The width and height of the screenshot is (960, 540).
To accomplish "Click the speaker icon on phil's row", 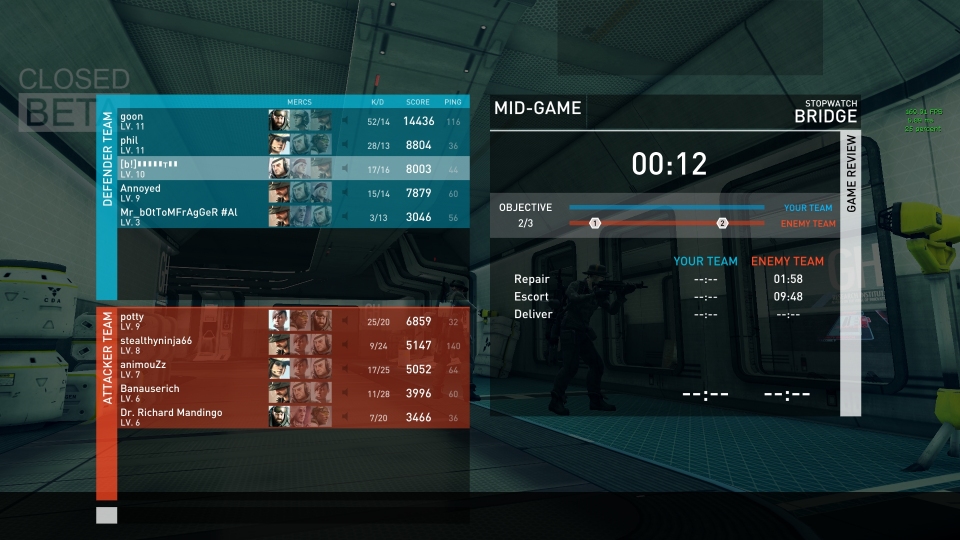I will pyautogui.click(x=346, y=145).
